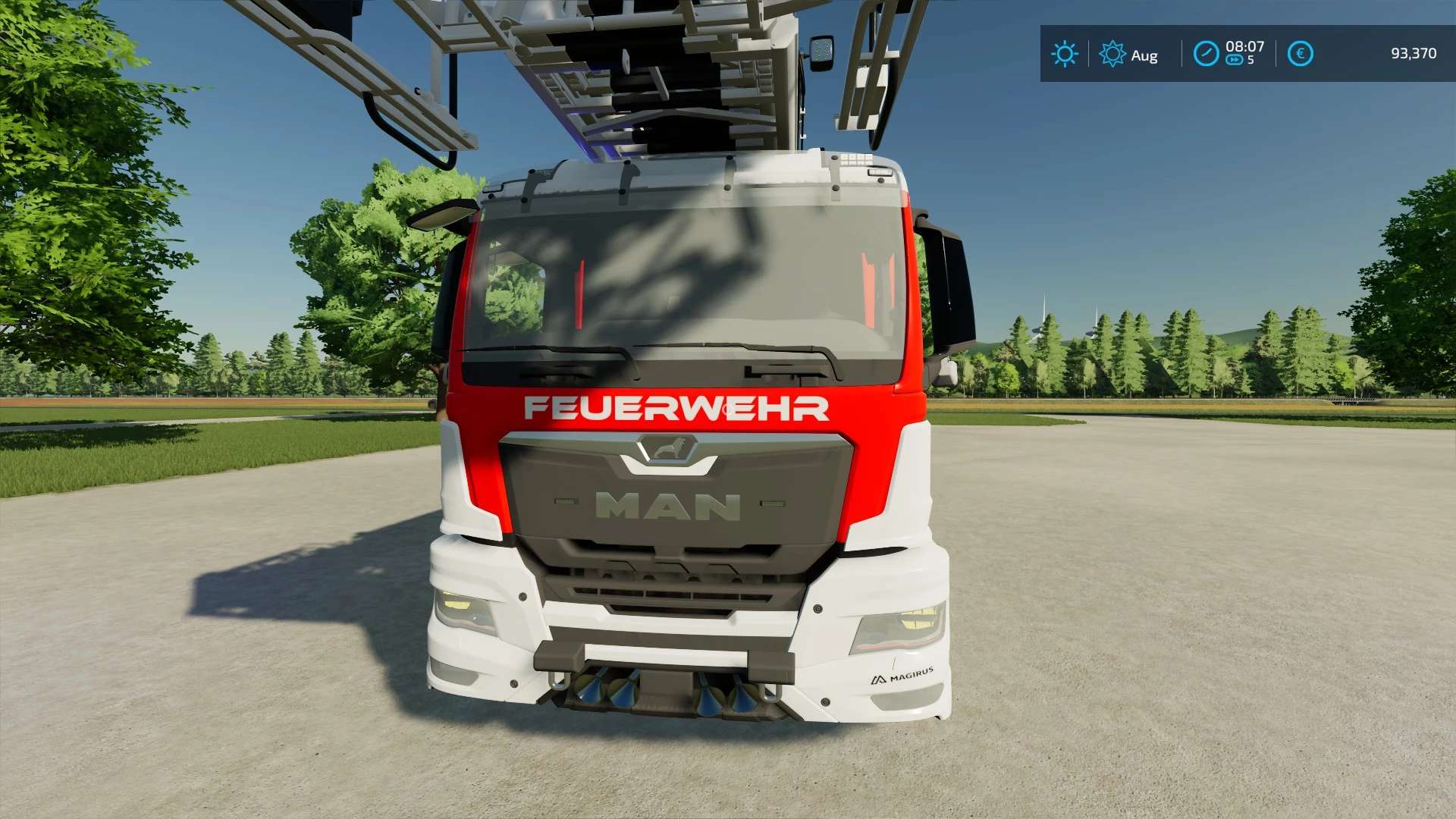Screen dimensions: 1456x819
Task: Select the August season sun icon
Action: tap(1112, 54)
